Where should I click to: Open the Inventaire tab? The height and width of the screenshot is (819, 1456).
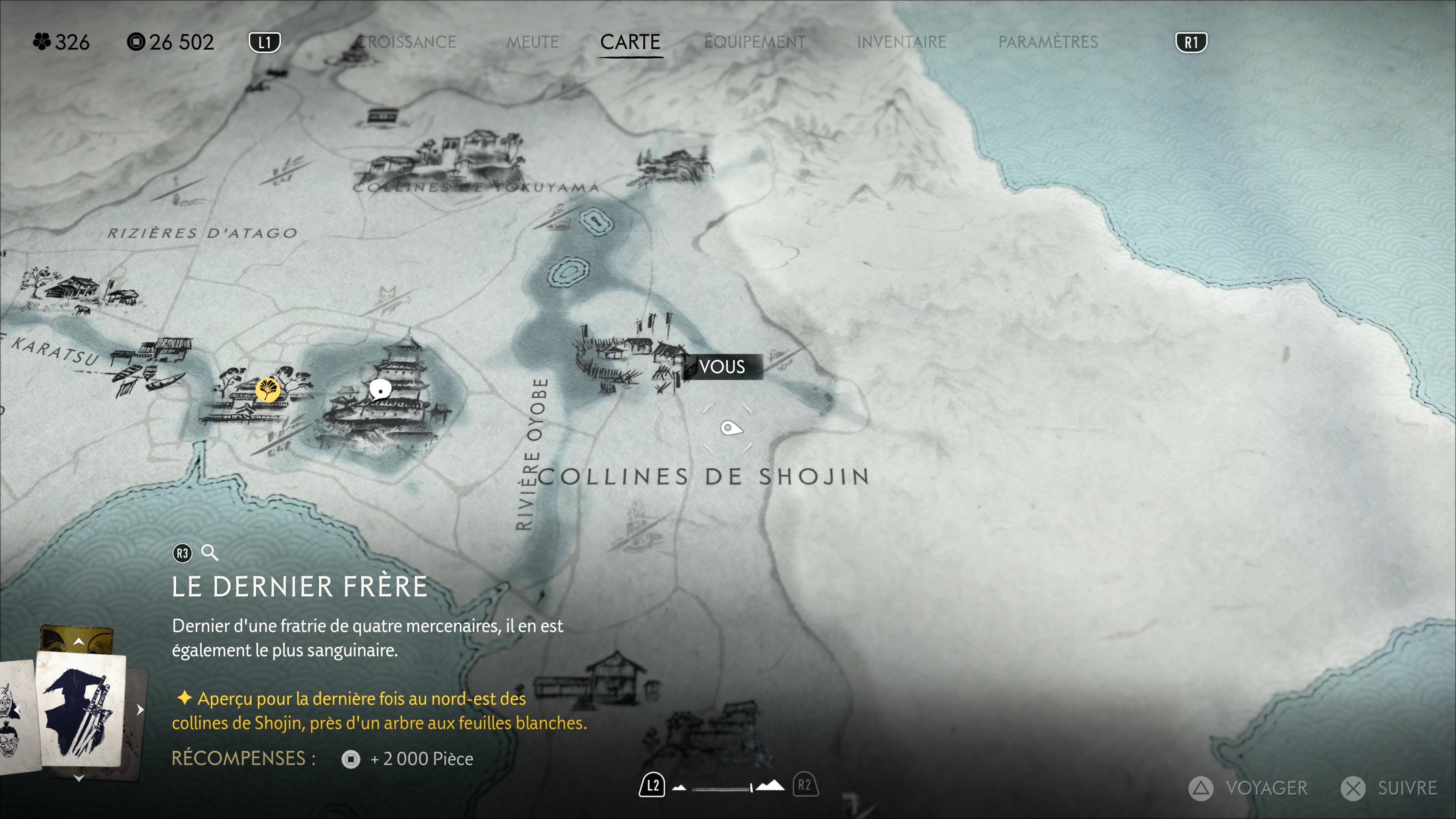[x=901, y=42]
